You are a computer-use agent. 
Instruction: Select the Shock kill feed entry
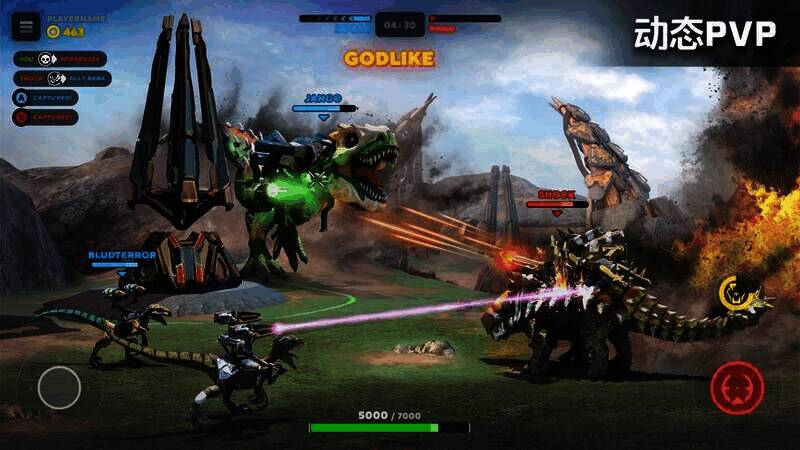click(62, 78)
